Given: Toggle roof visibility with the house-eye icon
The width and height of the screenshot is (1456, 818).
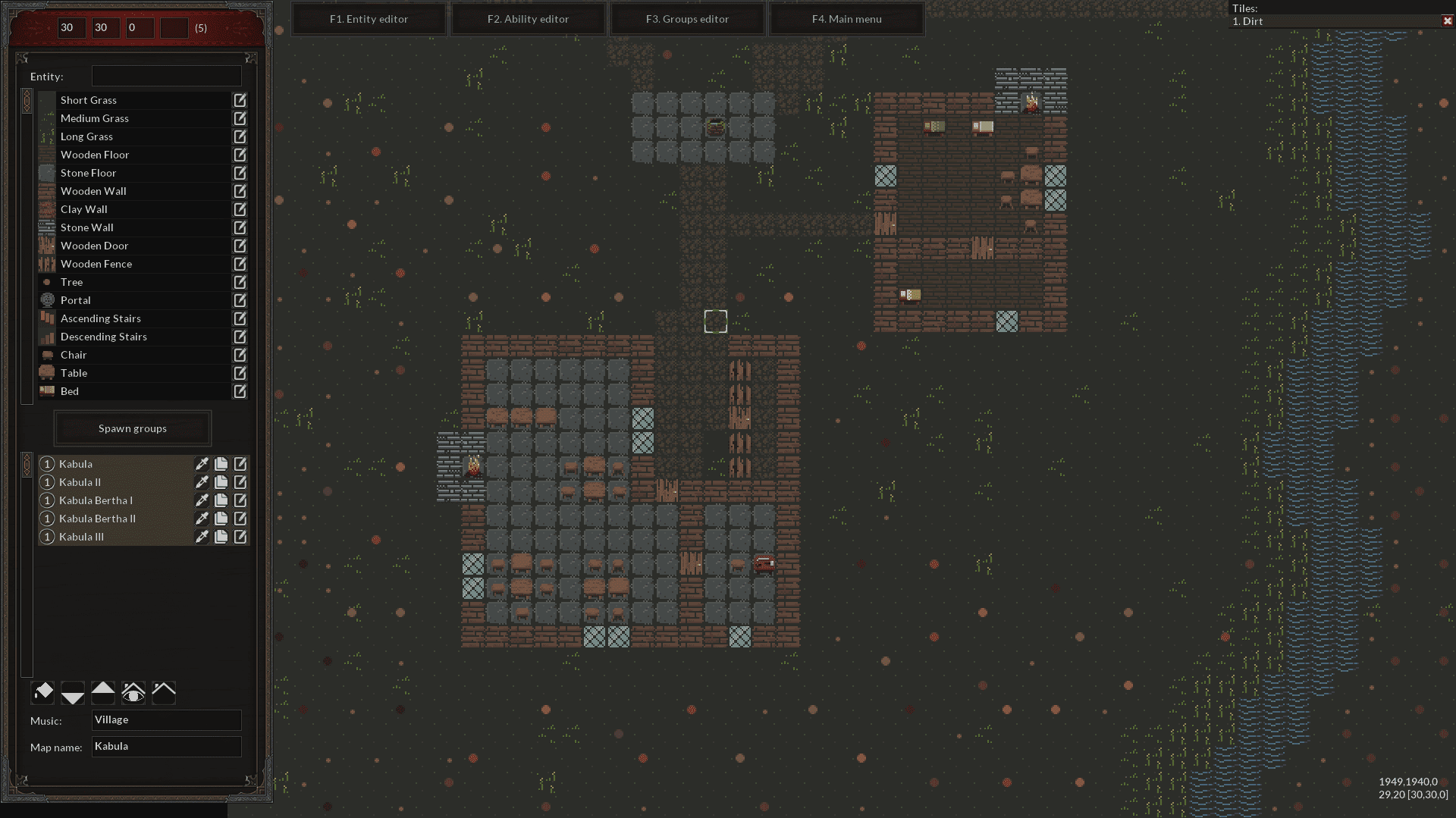Looking at the screenshot, I should pyautogui.click(x=133, y=692).
